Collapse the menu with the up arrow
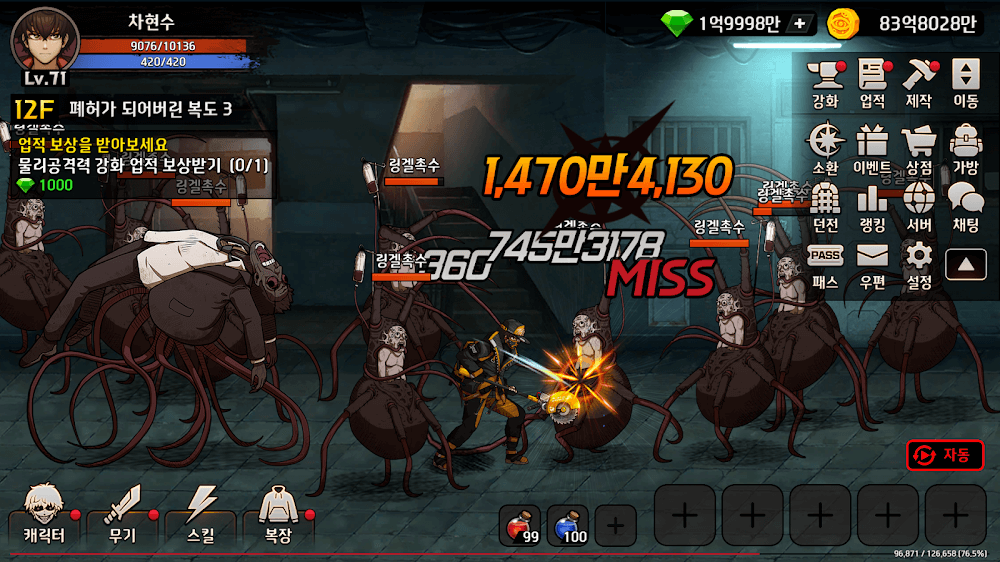This screenshot has height=562, width=1000. coord(965,264)
